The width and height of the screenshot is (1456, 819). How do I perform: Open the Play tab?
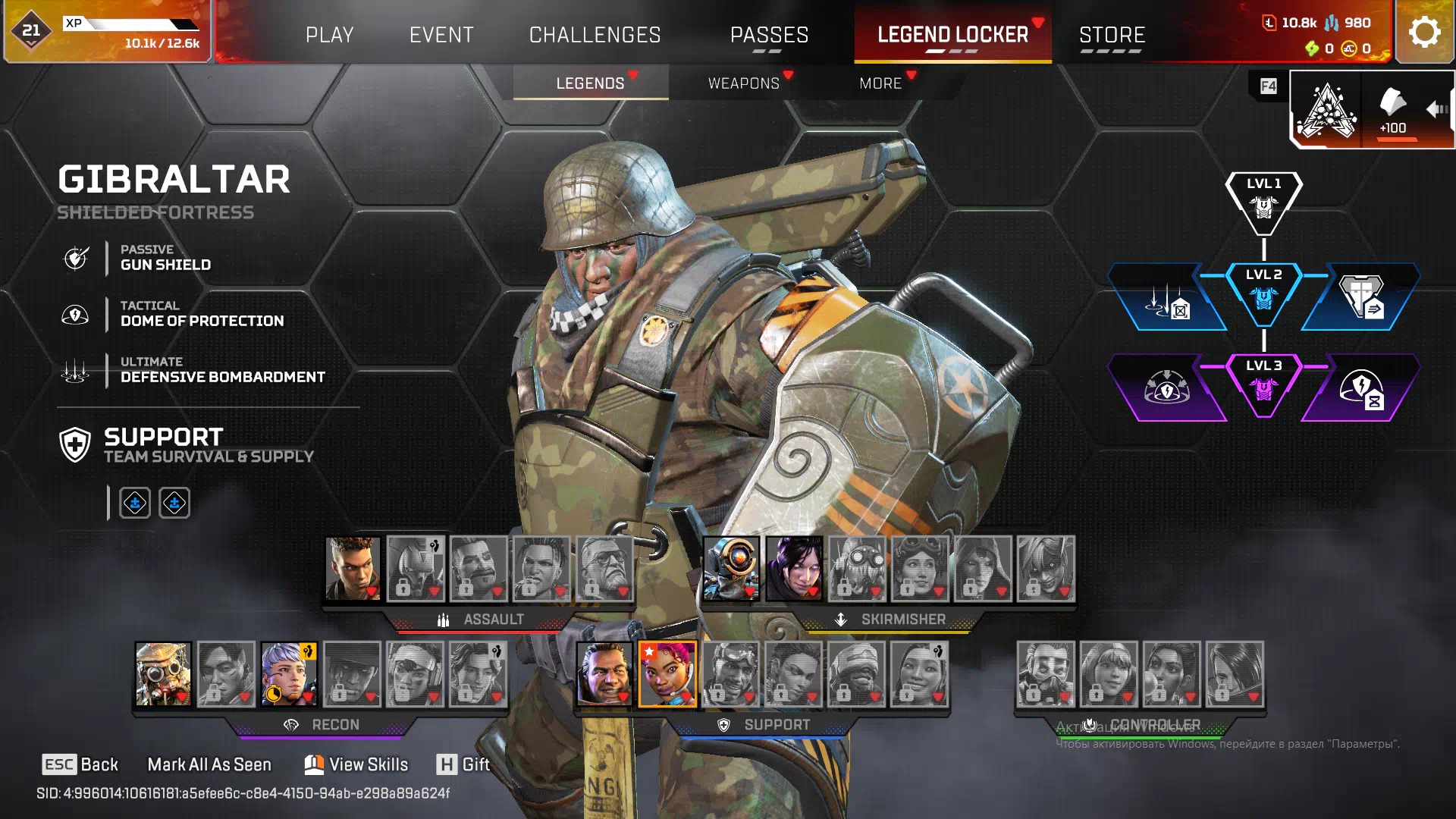tap(329, 35)
